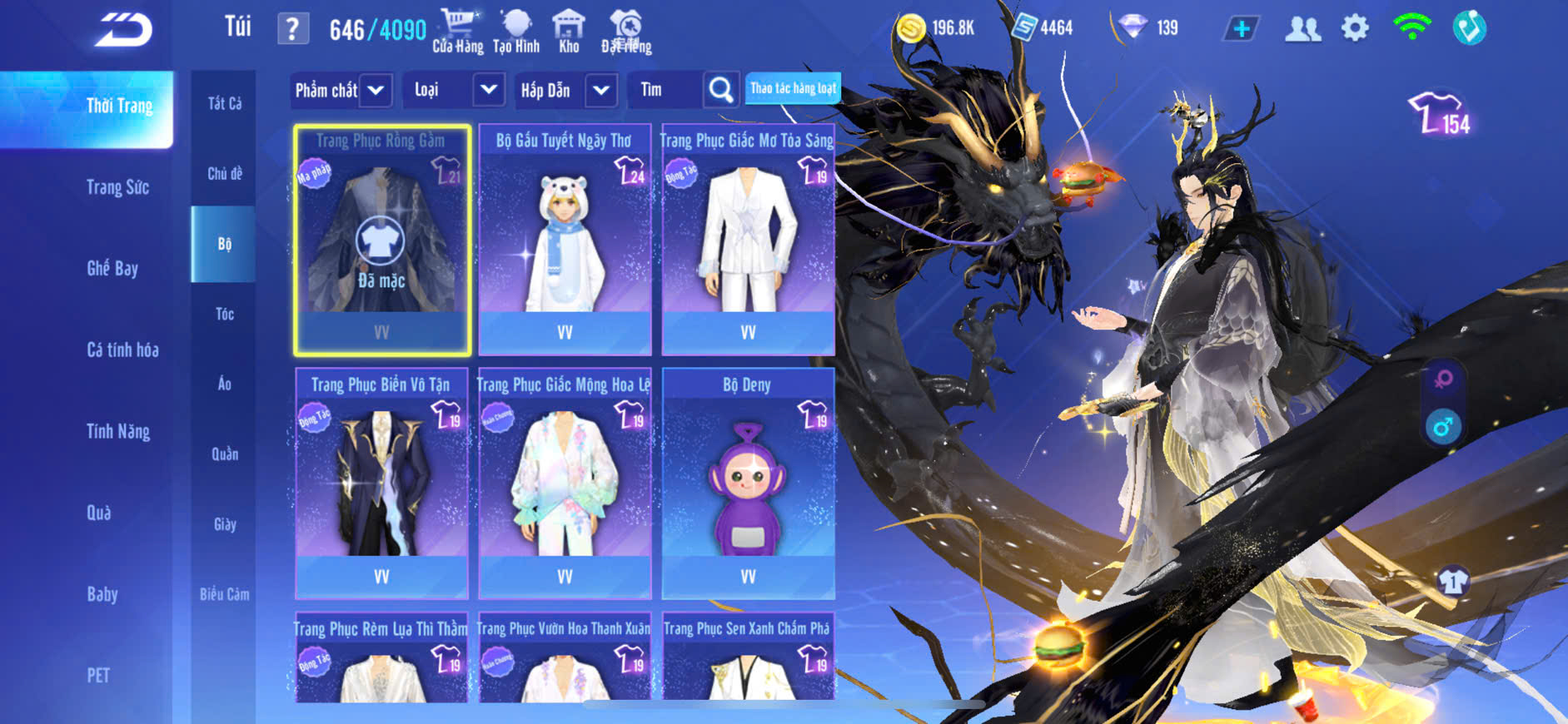The width and height of the screenshot is (1568, 724).
Task: Expand the Hấp Dẫn dropdown
Action: tap(565, 90)
